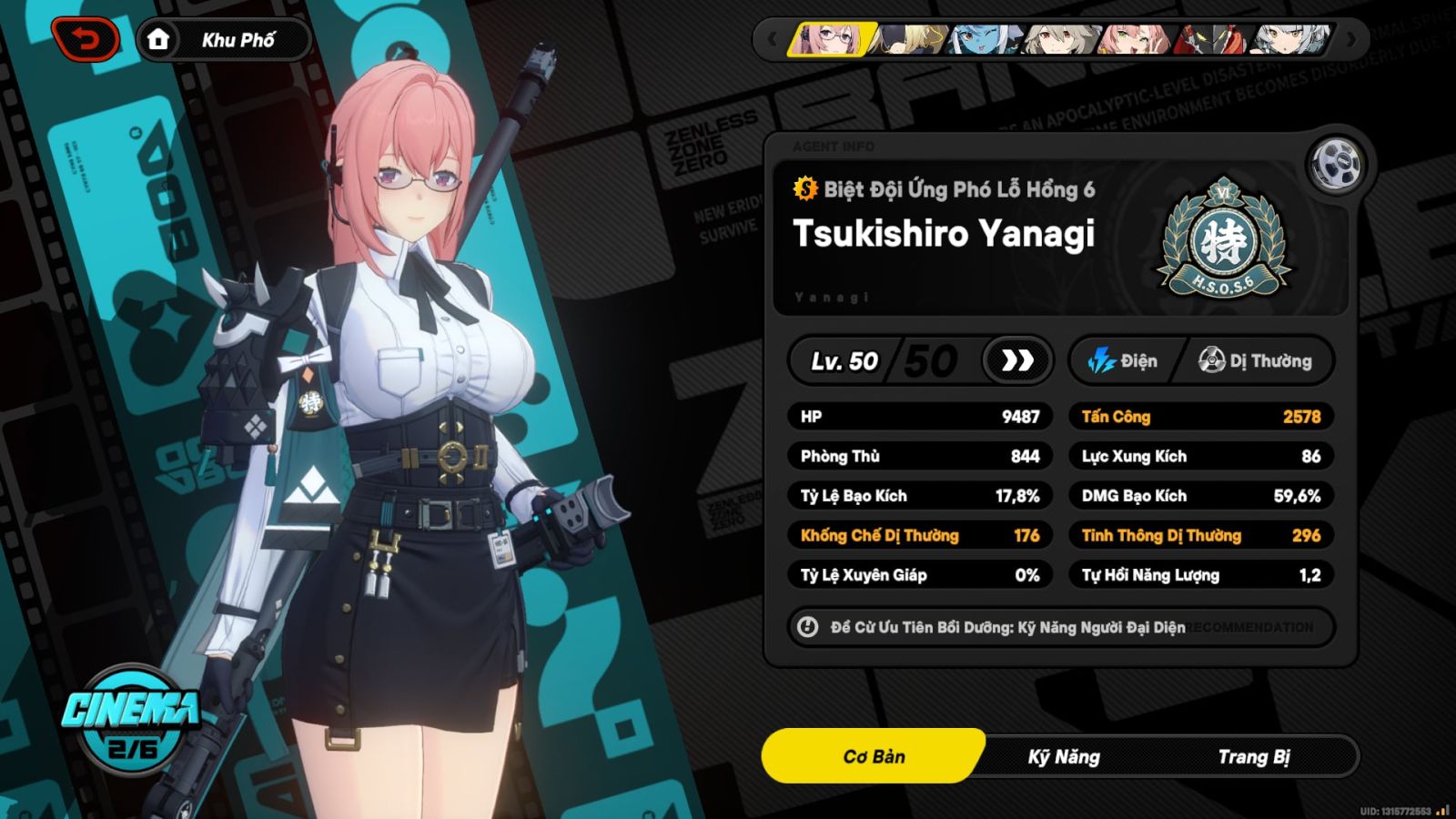The height and width of the screenshot is (819, 1456).
Task: Switch to the Trang Bị tab
Action: pyautogui.click(x=1254, y=757)
